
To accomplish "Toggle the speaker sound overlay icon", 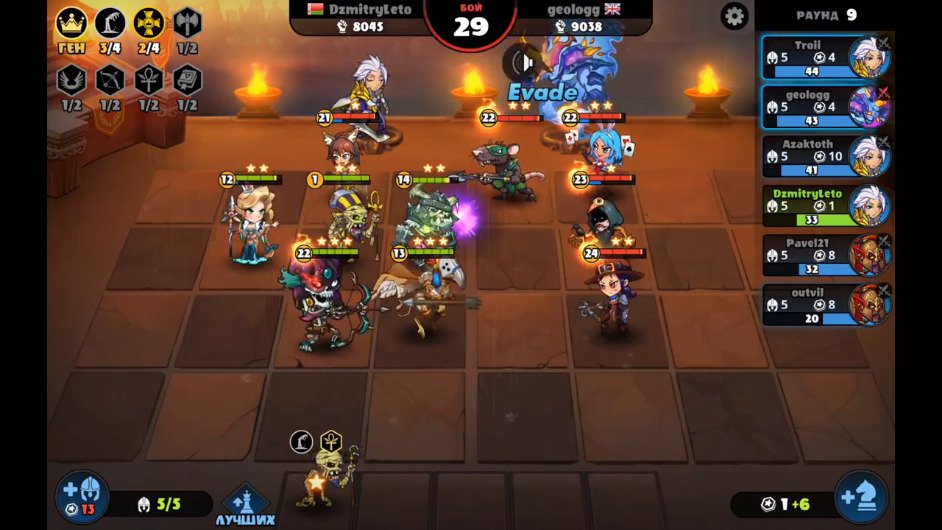I will [x=520, y=63].
